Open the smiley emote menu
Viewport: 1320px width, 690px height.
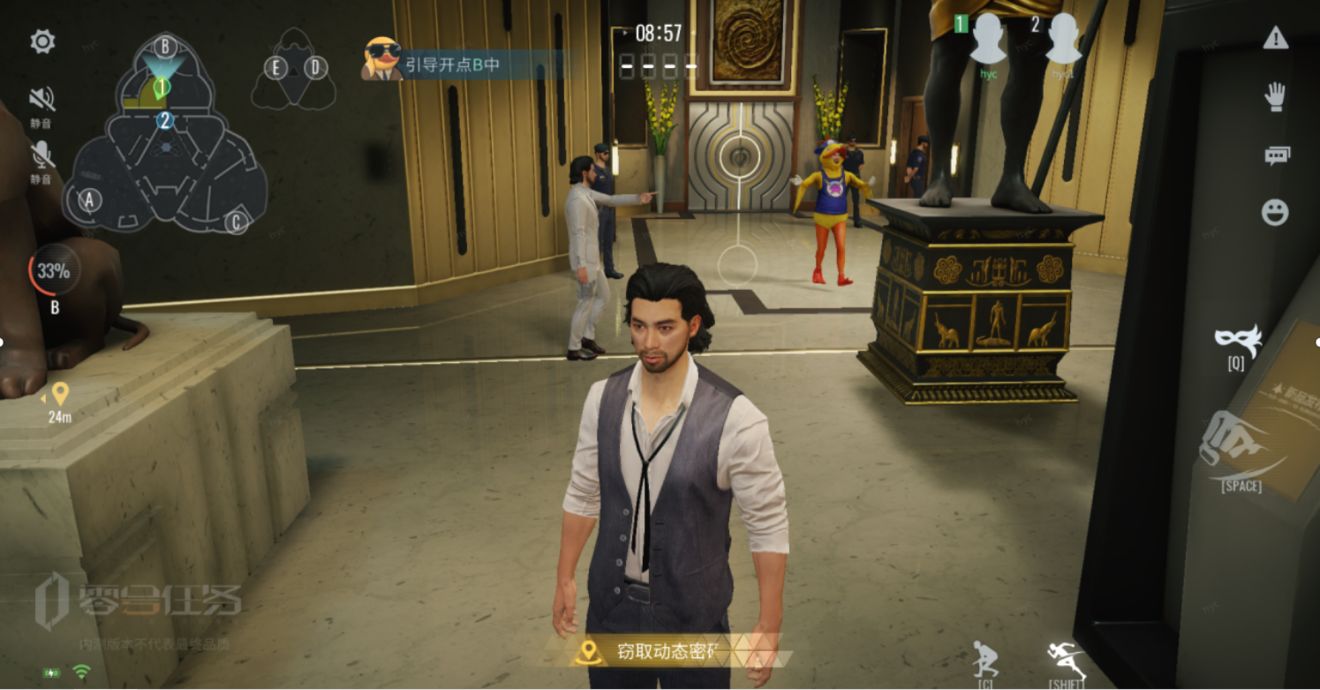[1275, 212]
